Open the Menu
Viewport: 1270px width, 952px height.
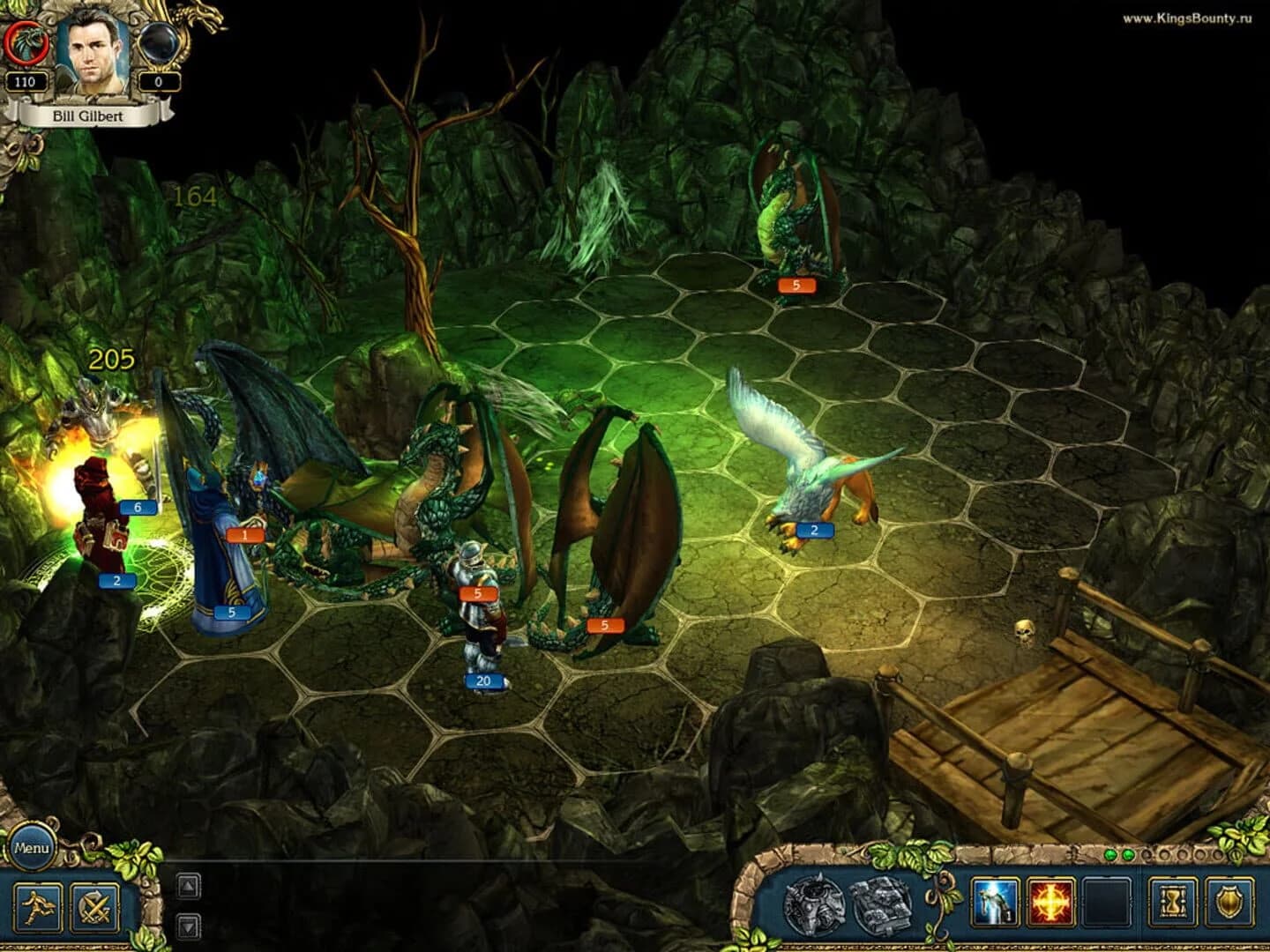point(34,849)
